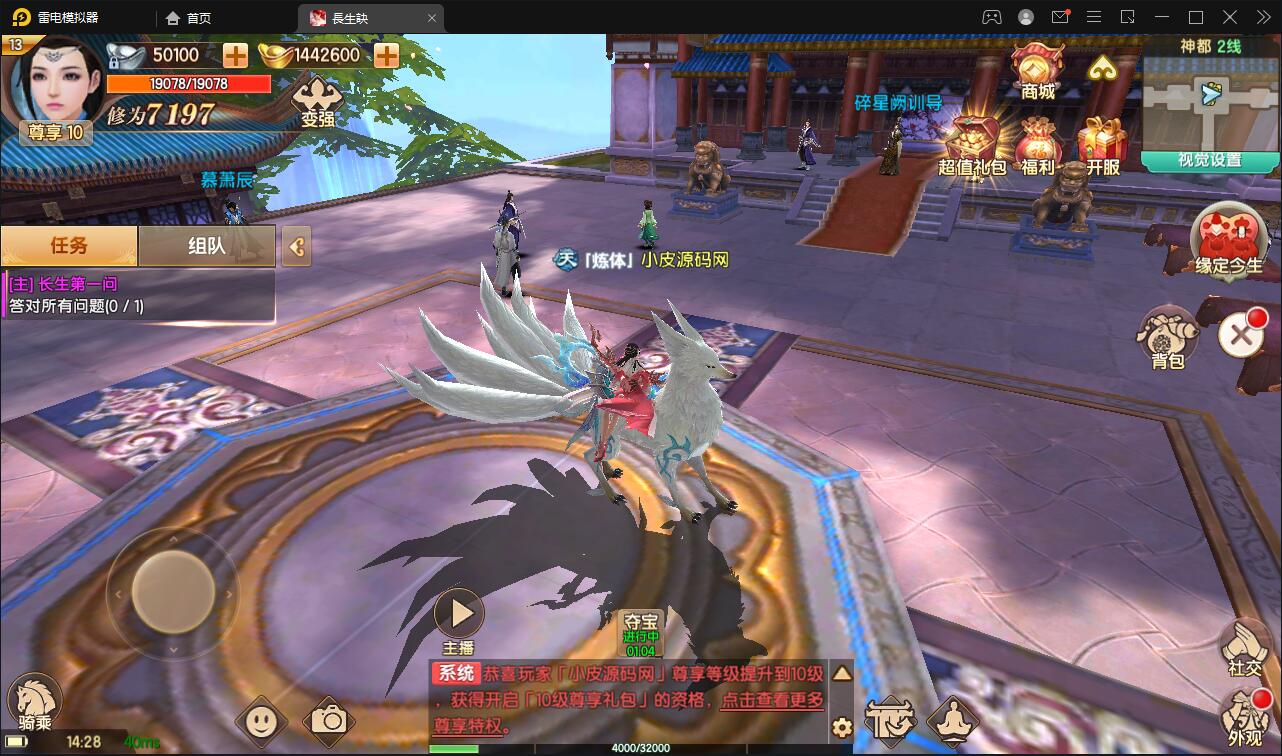Open the 变强 power-up icon

(317, 101)
